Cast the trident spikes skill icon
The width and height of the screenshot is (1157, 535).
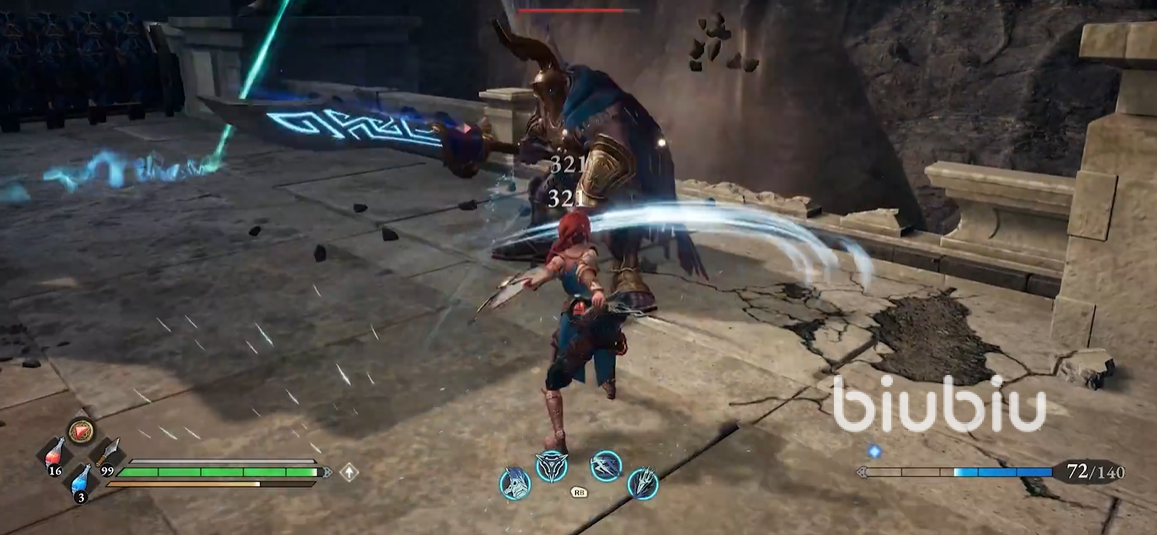[642, 483]
